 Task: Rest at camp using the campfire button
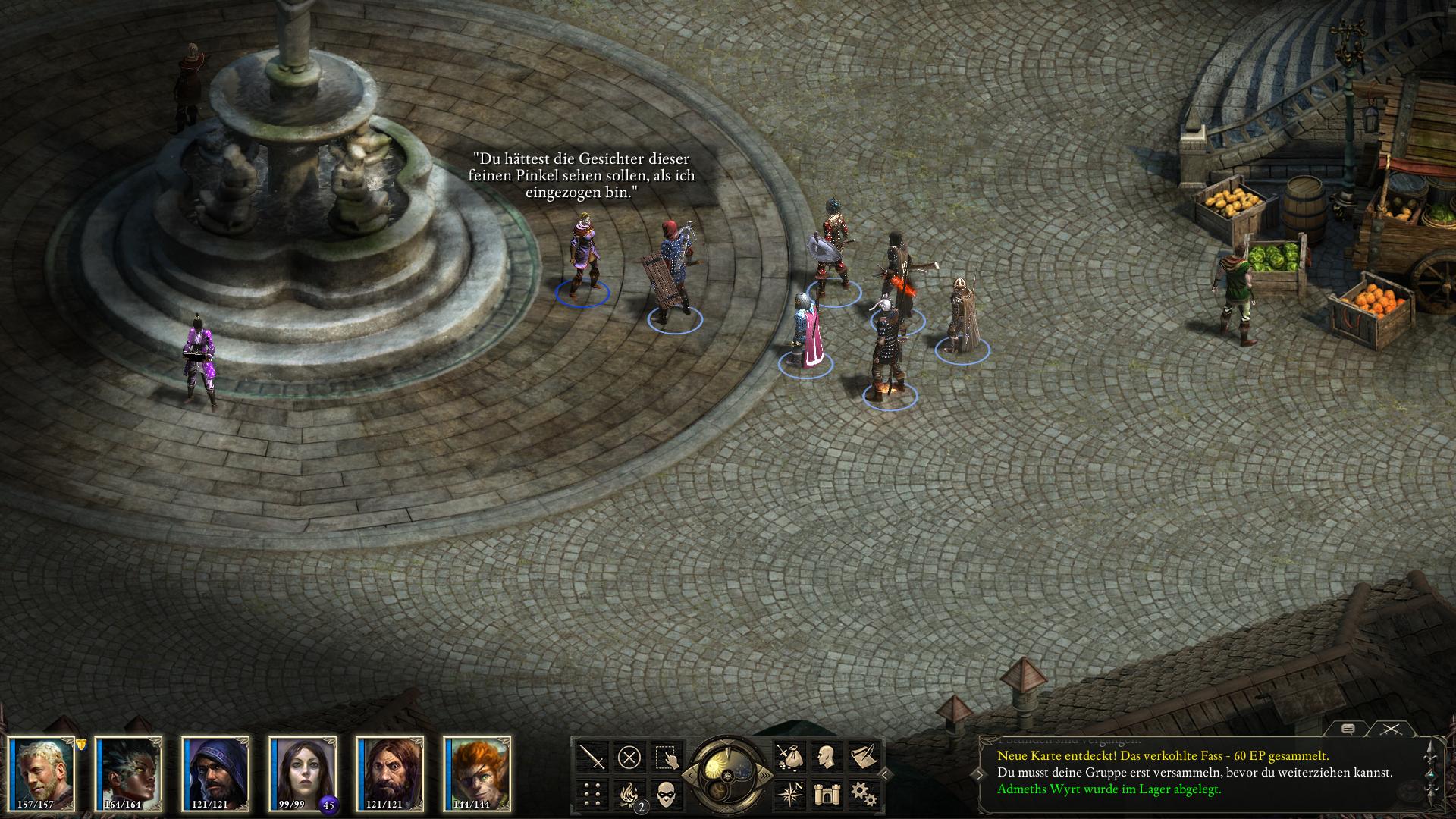click(629, 793)
